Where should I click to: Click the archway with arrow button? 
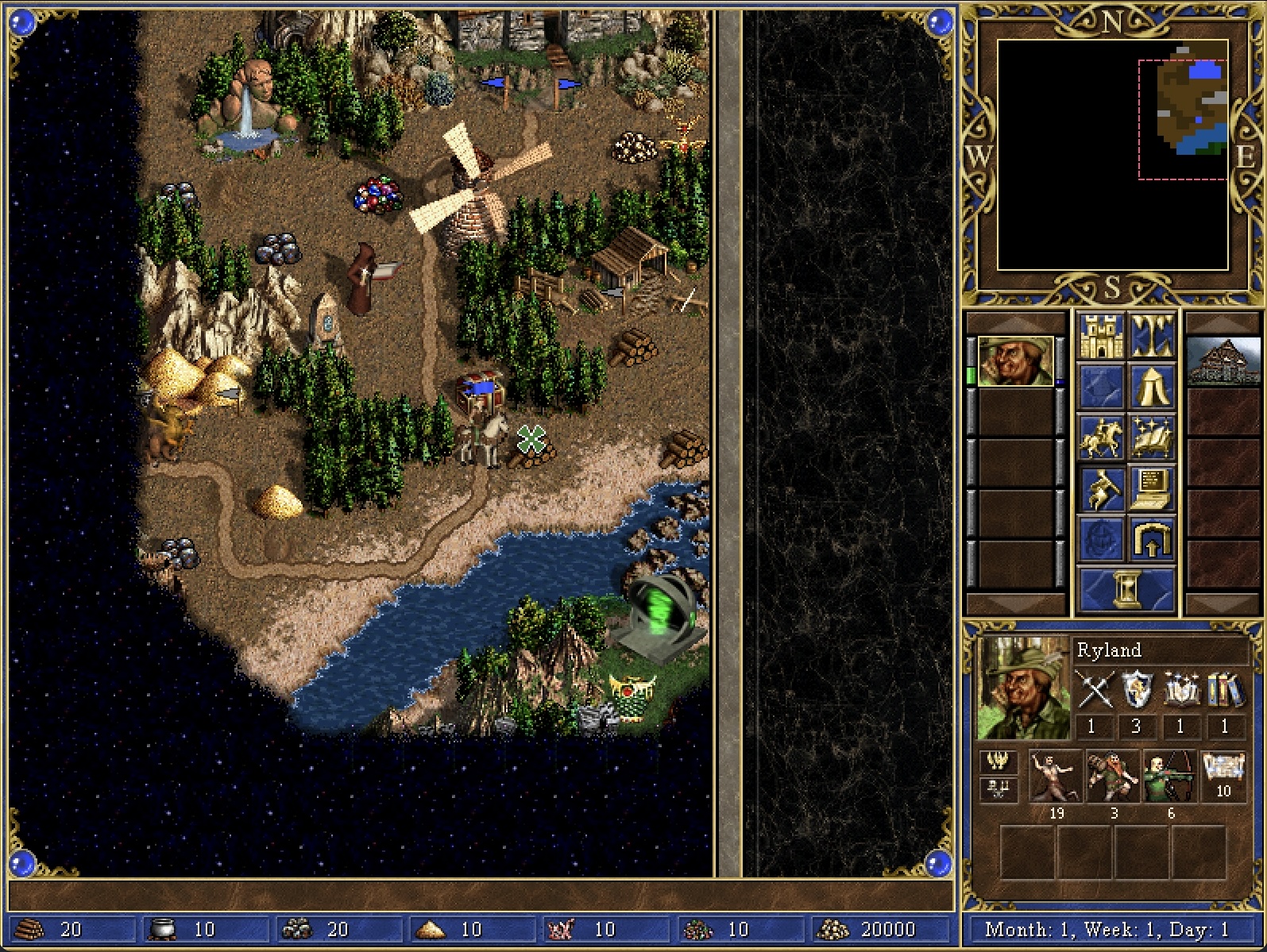tap(1151, 539)
